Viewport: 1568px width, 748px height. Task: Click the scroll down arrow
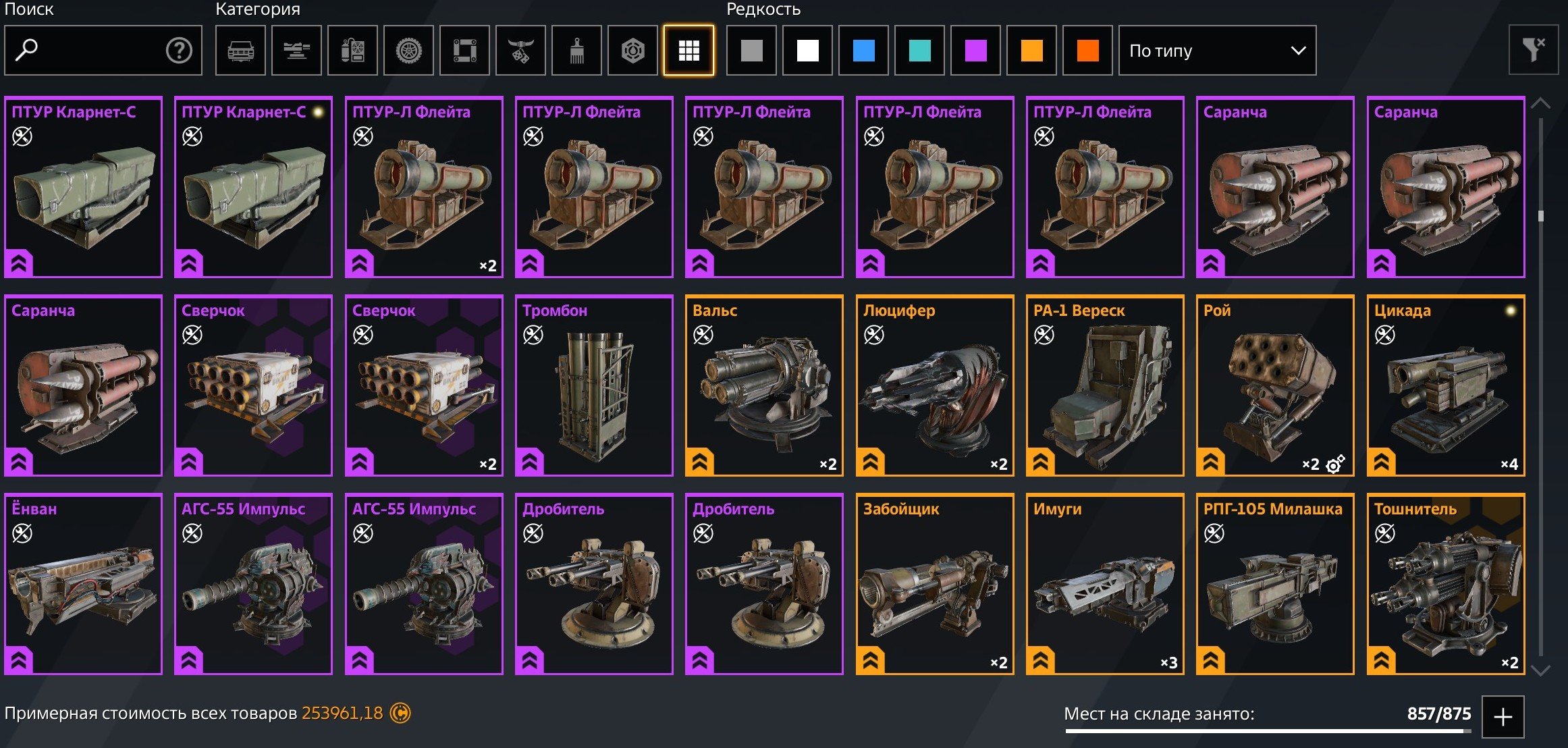point(1540,670)
